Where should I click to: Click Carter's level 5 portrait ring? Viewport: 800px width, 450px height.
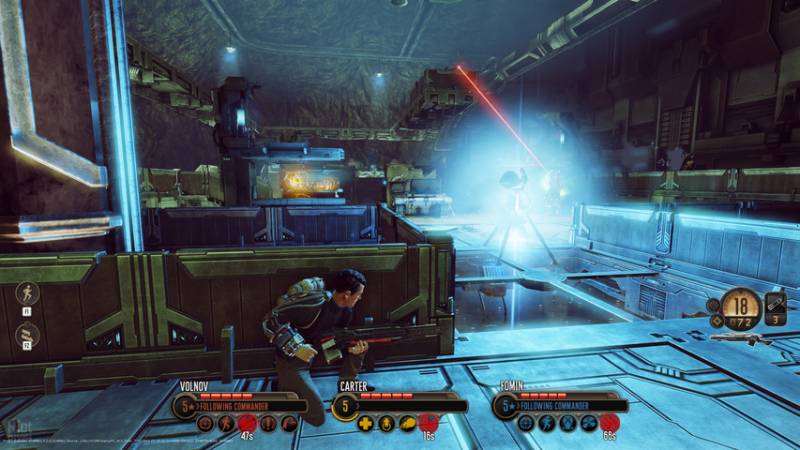pyautogui.click(x=345, y=406)
